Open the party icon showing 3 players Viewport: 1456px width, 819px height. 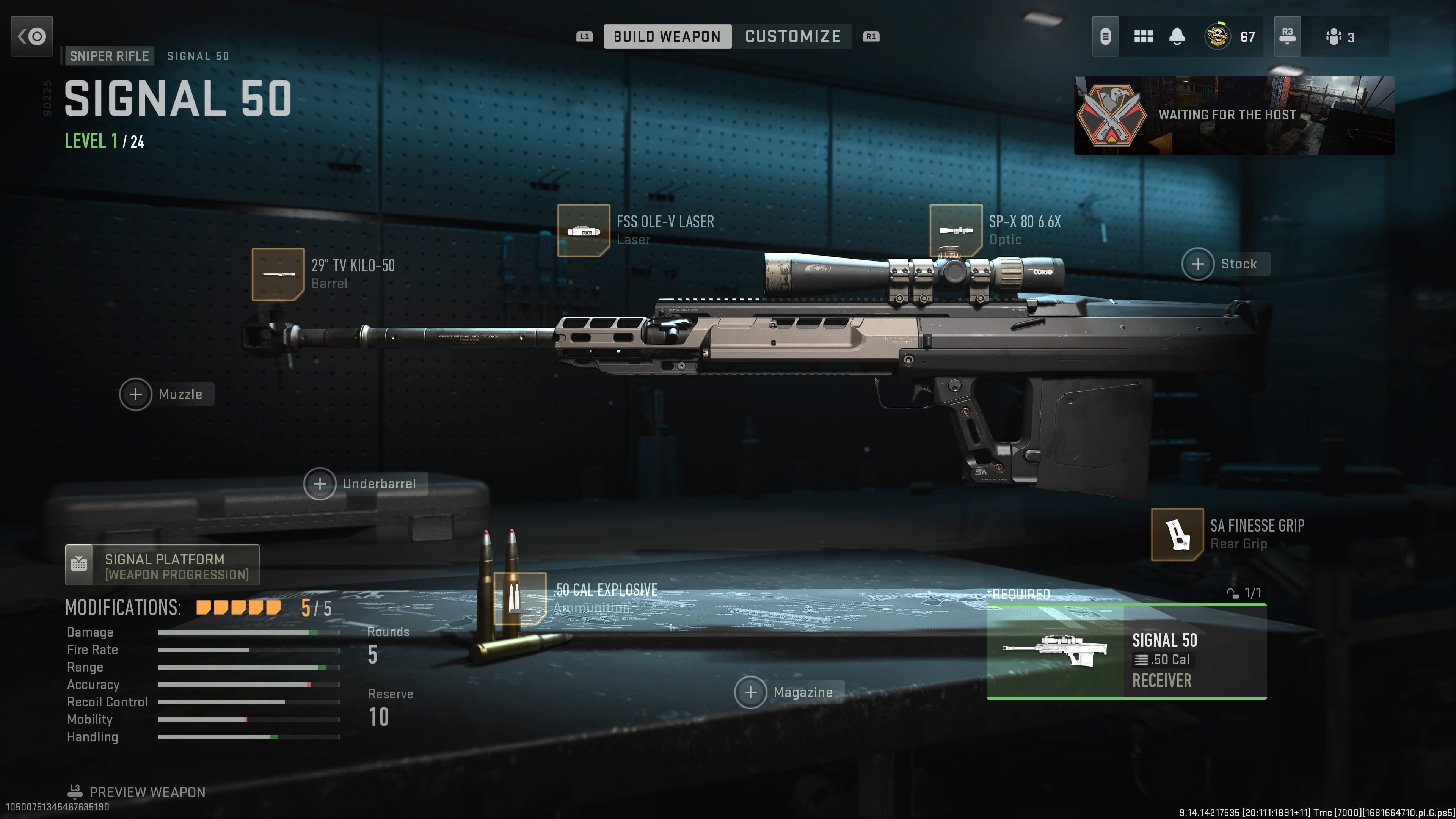point(1334,36)
